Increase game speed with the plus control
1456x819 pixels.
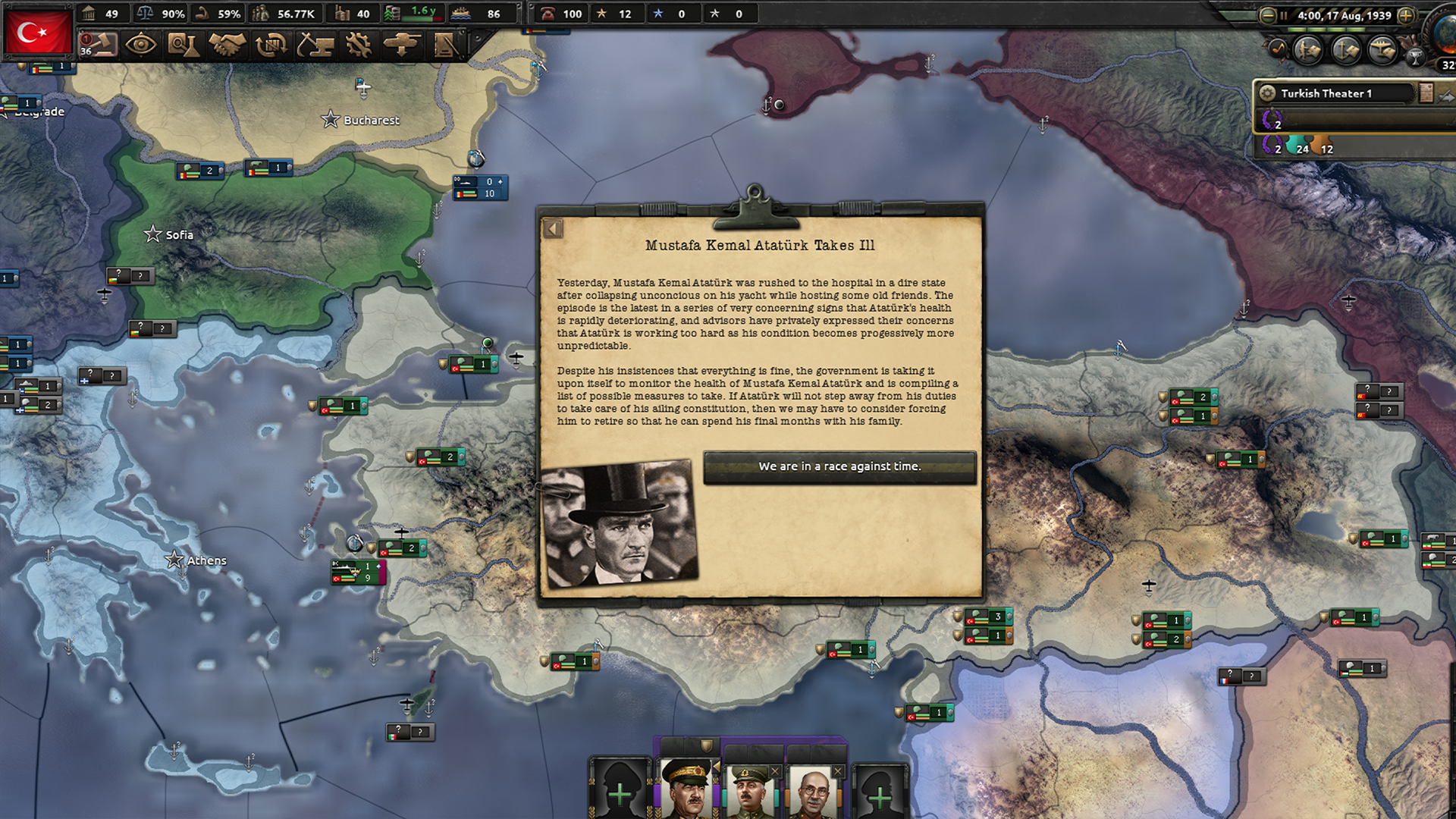pos(1406,15)
